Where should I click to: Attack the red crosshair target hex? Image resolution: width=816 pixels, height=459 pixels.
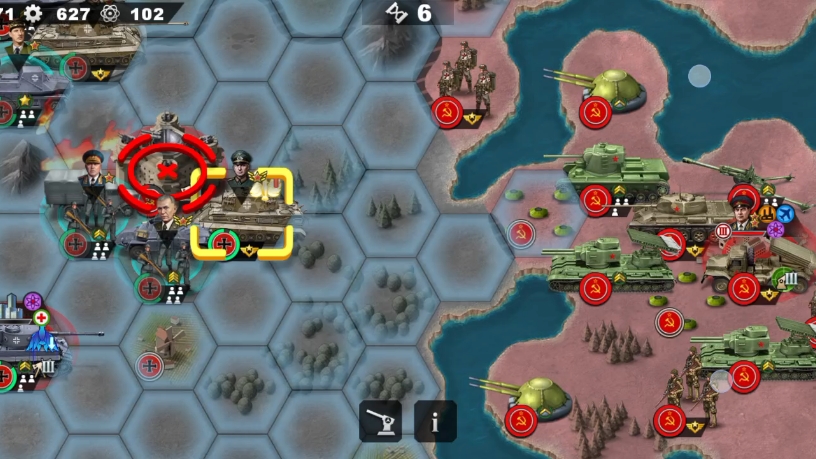167,169
